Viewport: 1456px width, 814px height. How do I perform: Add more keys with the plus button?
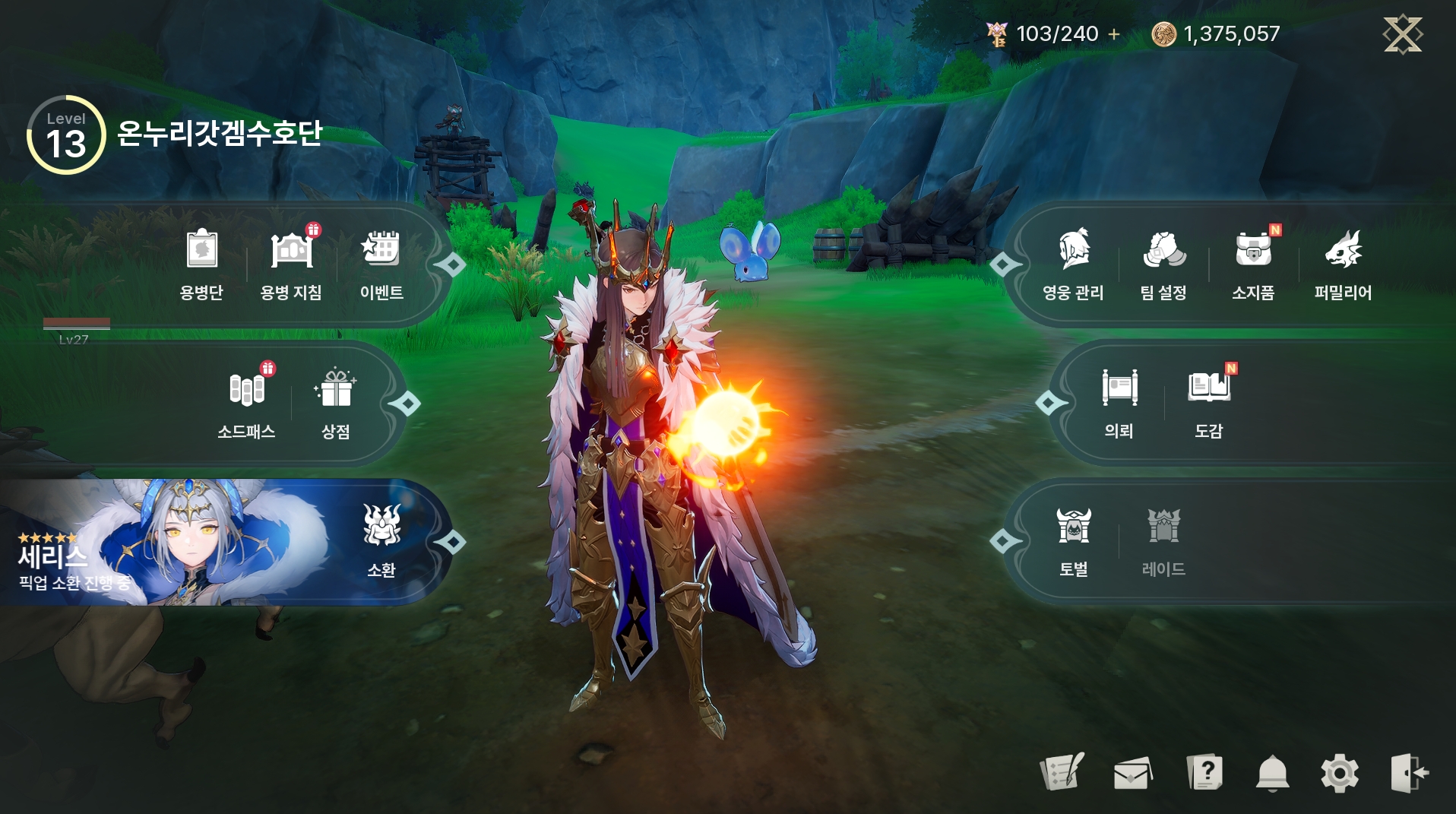[1114, 34]
